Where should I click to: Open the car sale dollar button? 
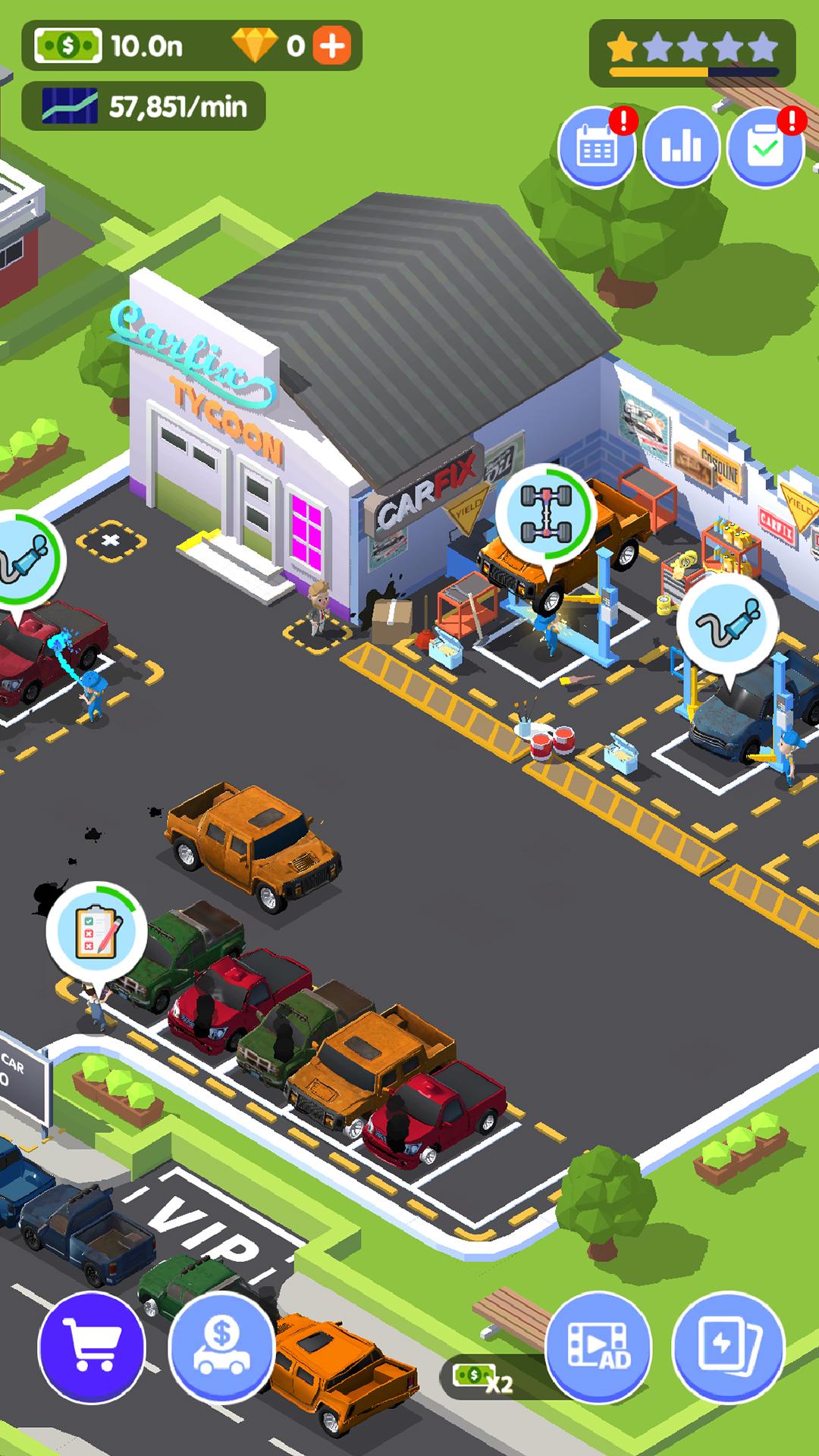click(221, 1348)
